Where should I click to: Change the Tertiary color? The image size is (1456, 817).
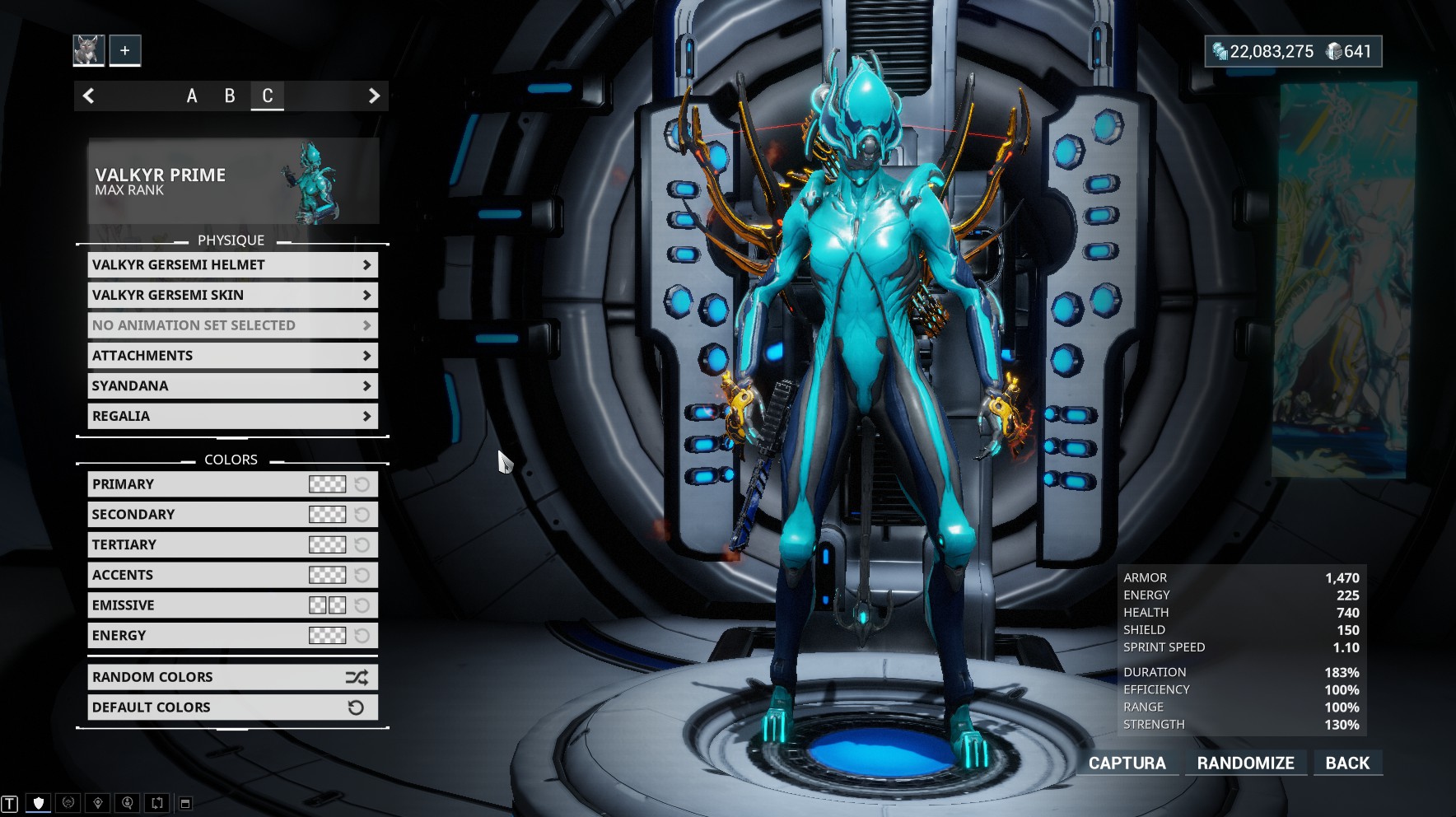tap(327, 545)
